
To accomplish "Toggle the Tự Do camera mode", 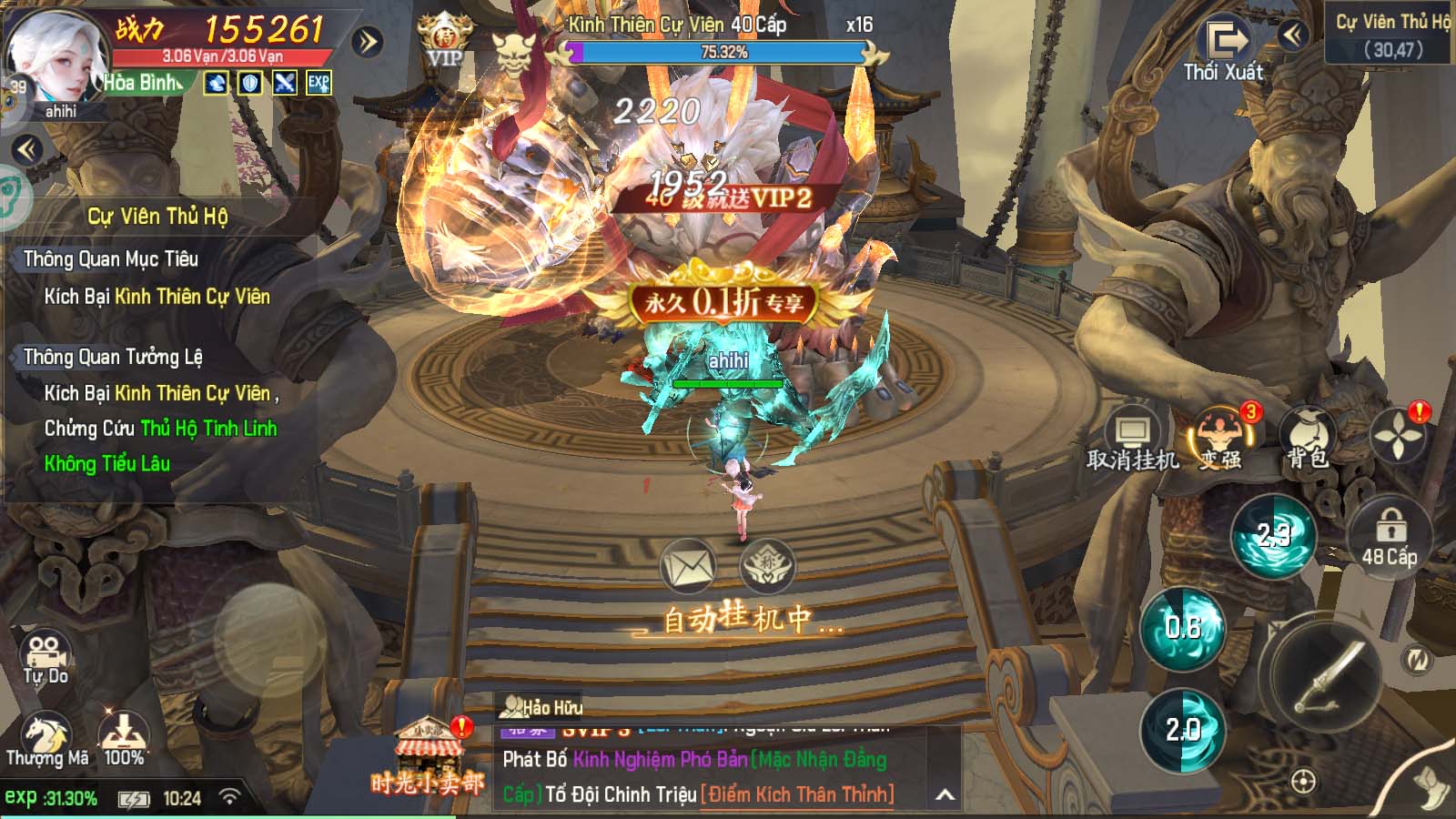I will pyautogui.click(x=45, y=658).
